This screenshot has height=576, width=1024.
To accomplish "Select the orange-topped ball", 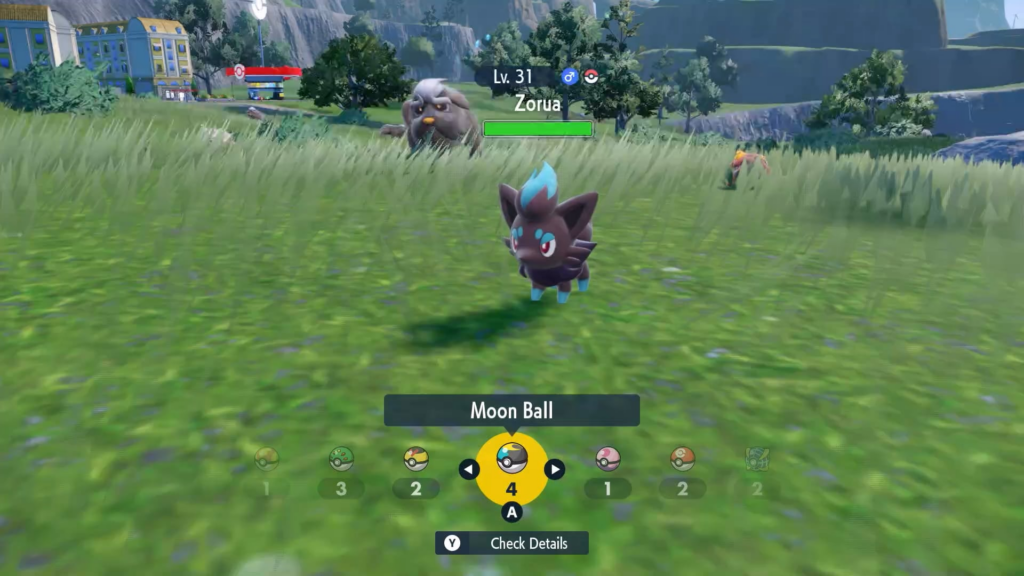I will coord(682,459).
